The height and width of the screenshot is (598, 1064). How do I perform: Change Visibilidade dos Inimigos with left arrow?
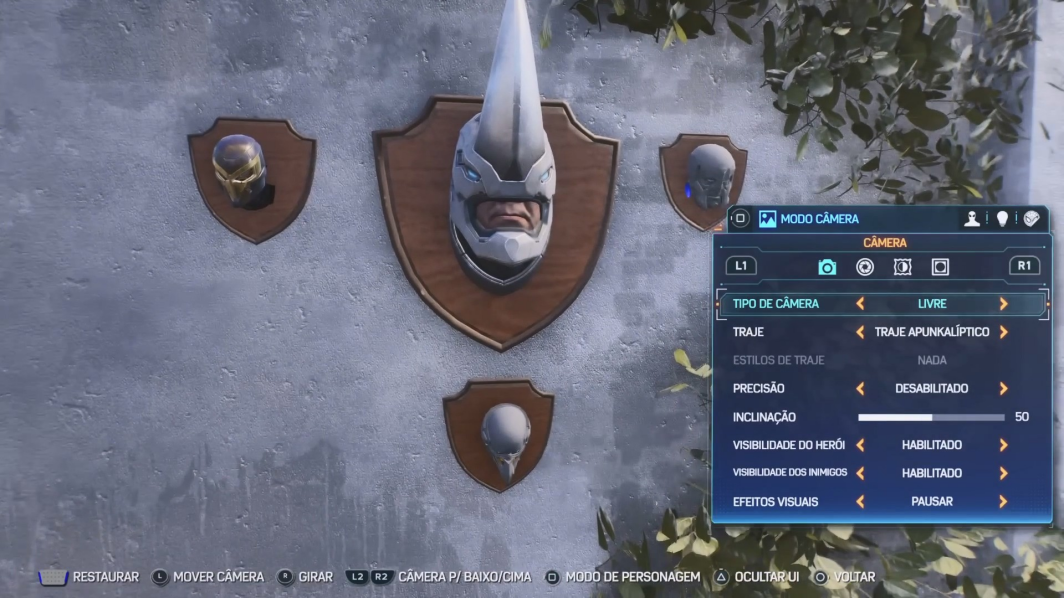(860, 473)
